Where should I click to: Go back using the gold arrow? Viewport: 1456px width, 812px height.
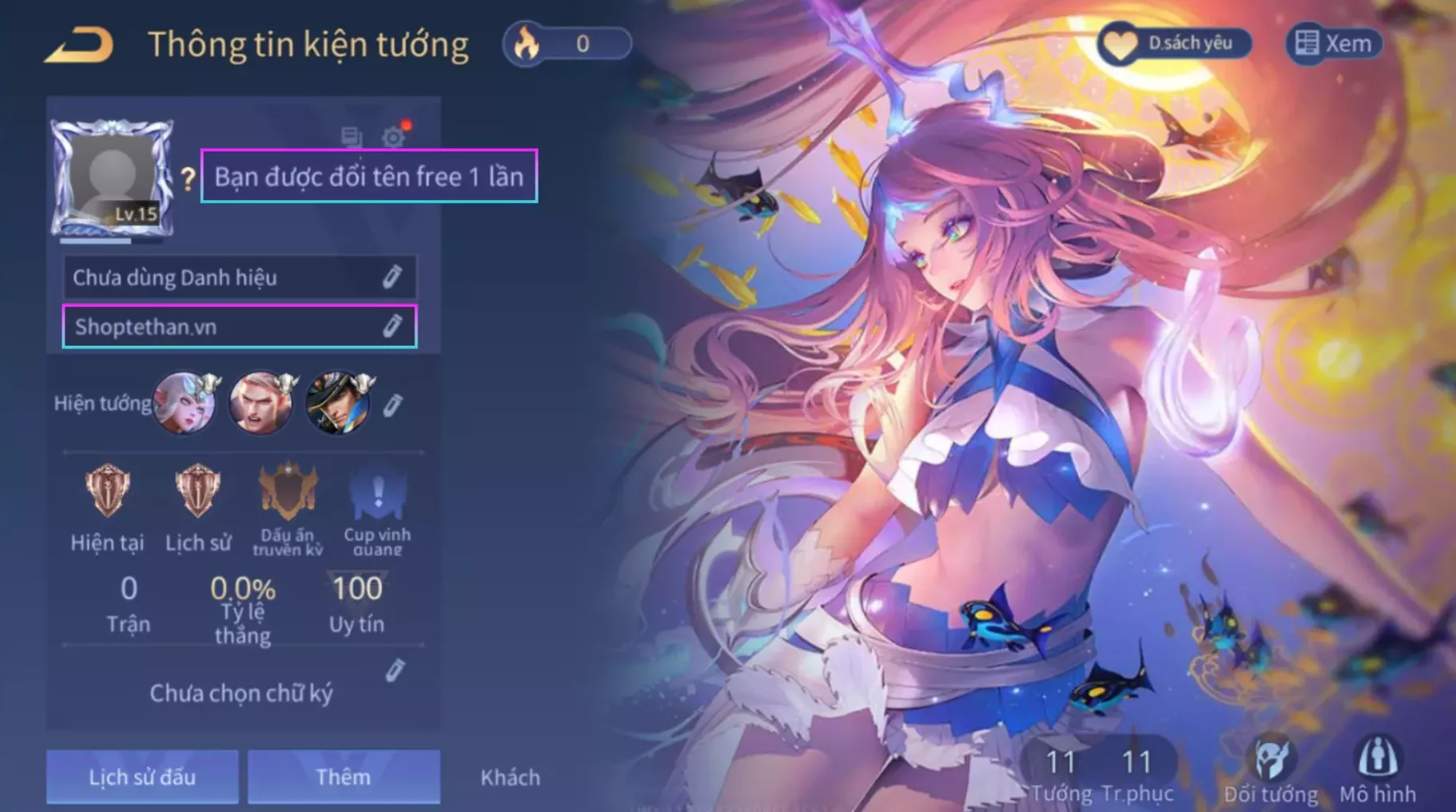(80, 45)
